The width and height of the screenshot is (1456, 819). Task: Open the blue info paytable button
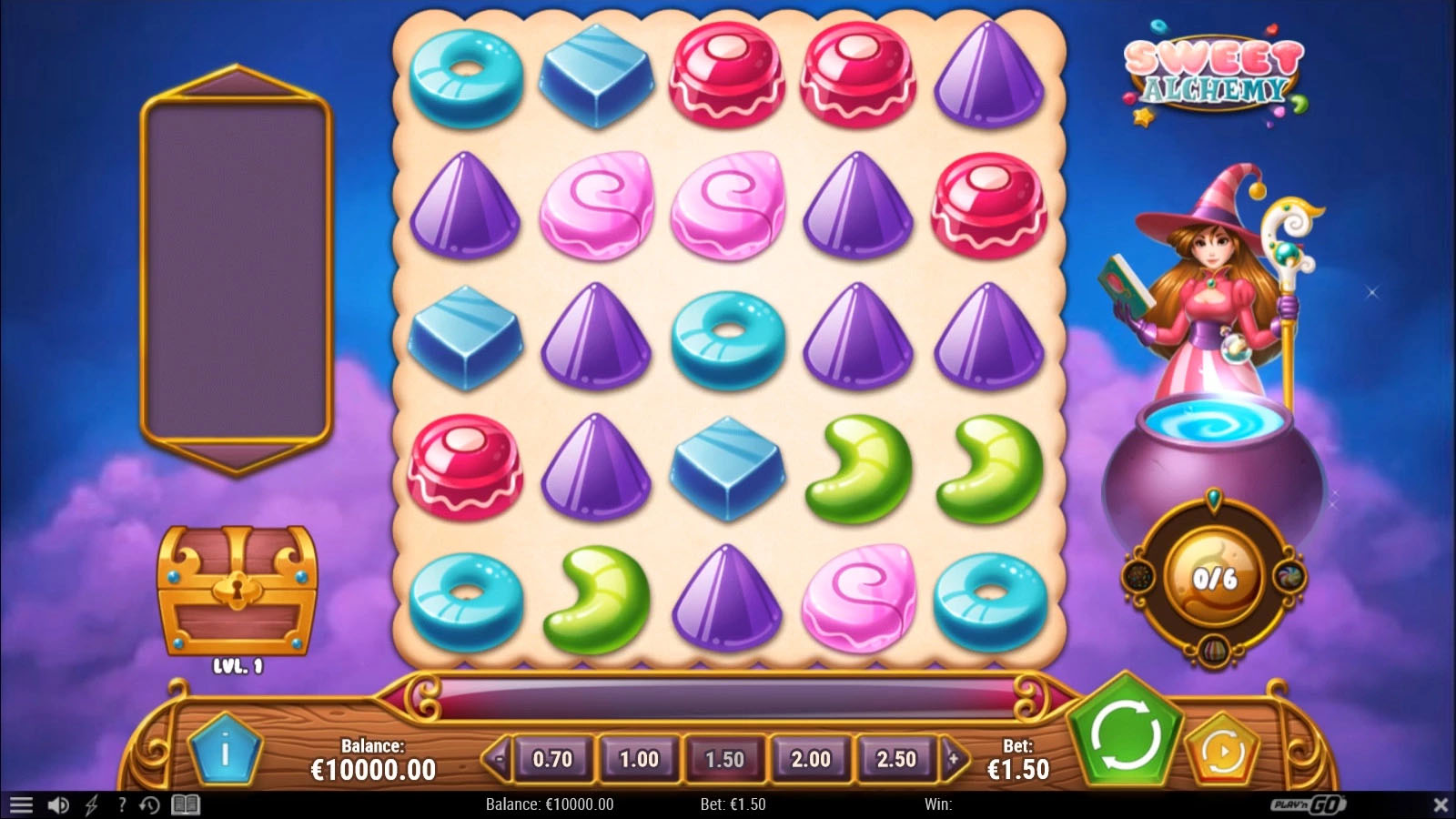pyautogui.click(x=225, y=752)
